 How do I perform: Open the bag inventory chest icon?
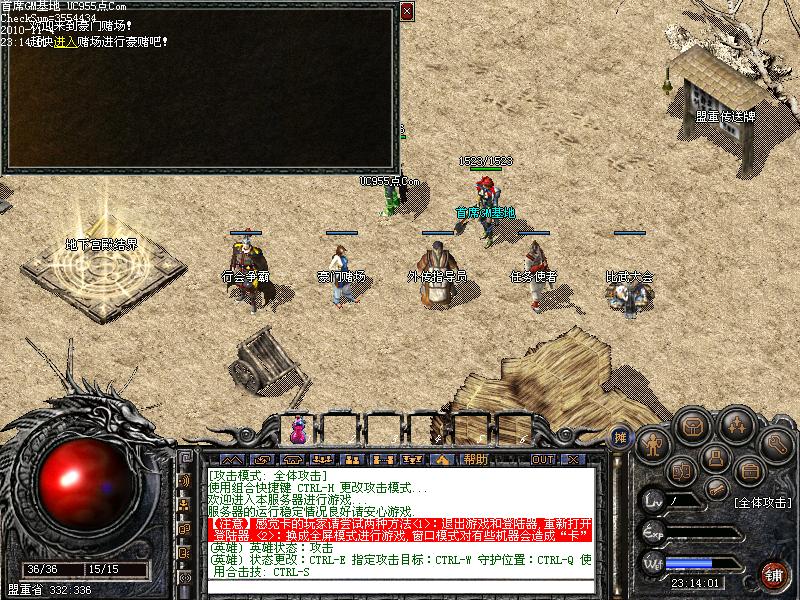tap(691, 426)
